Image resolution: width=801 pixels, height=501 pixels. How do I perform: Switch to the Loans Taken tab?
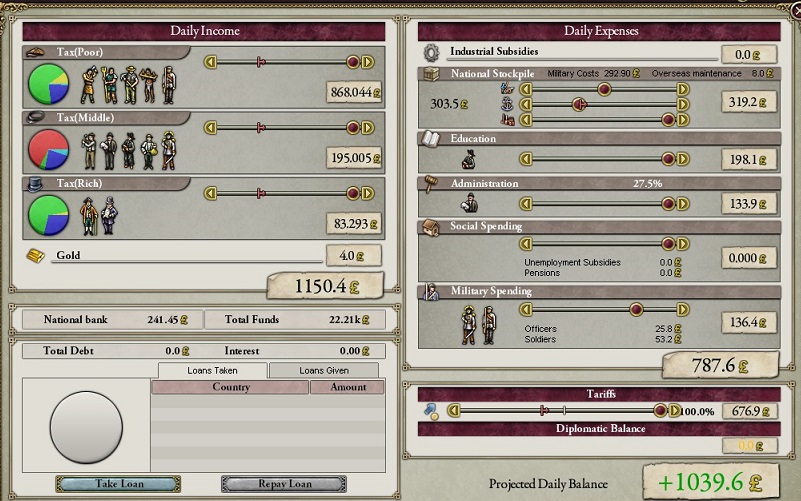[x=212, y=370]
